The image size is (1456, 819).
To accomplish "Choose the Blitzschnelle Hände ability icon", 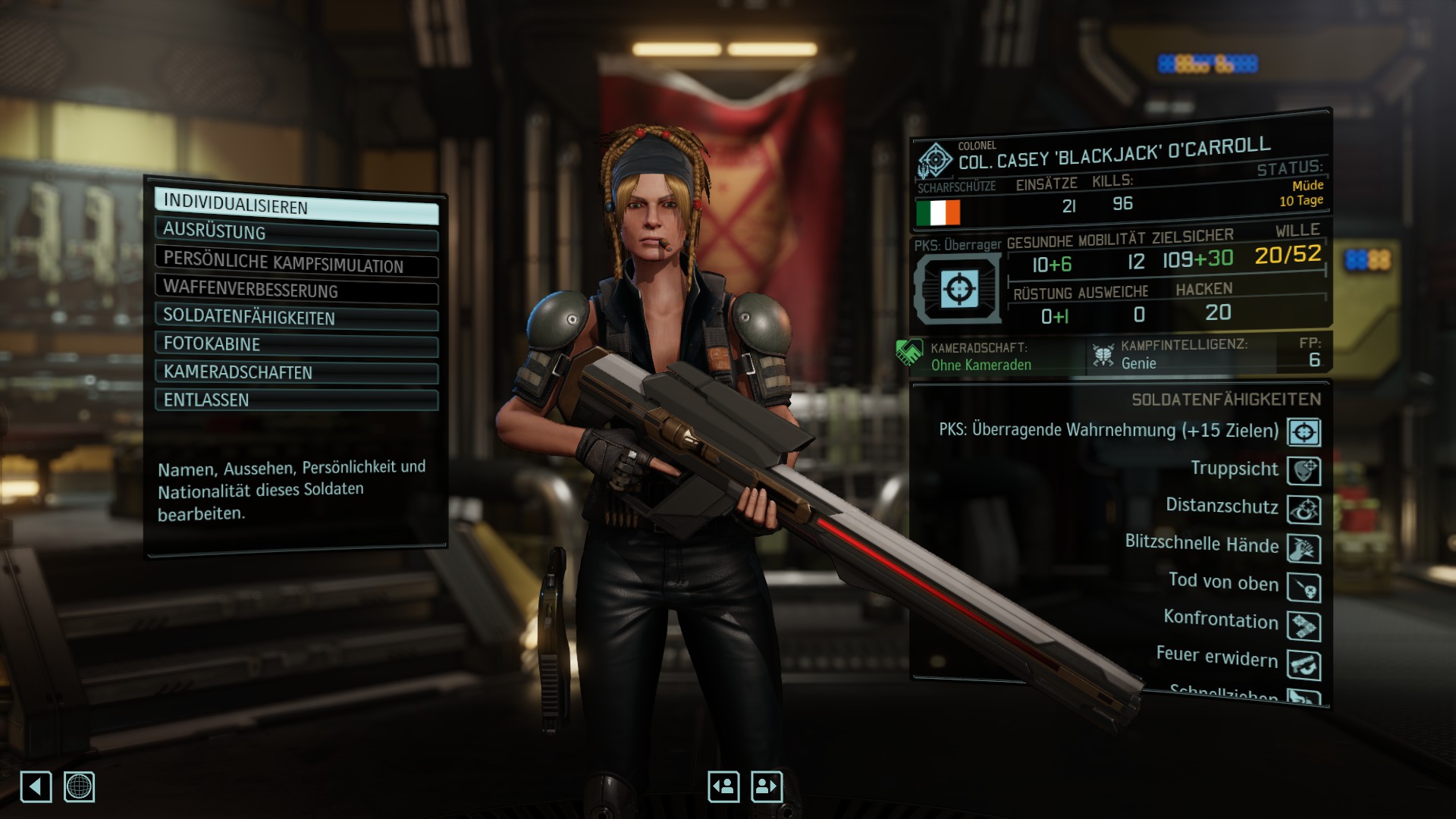I will [1304, 548].
